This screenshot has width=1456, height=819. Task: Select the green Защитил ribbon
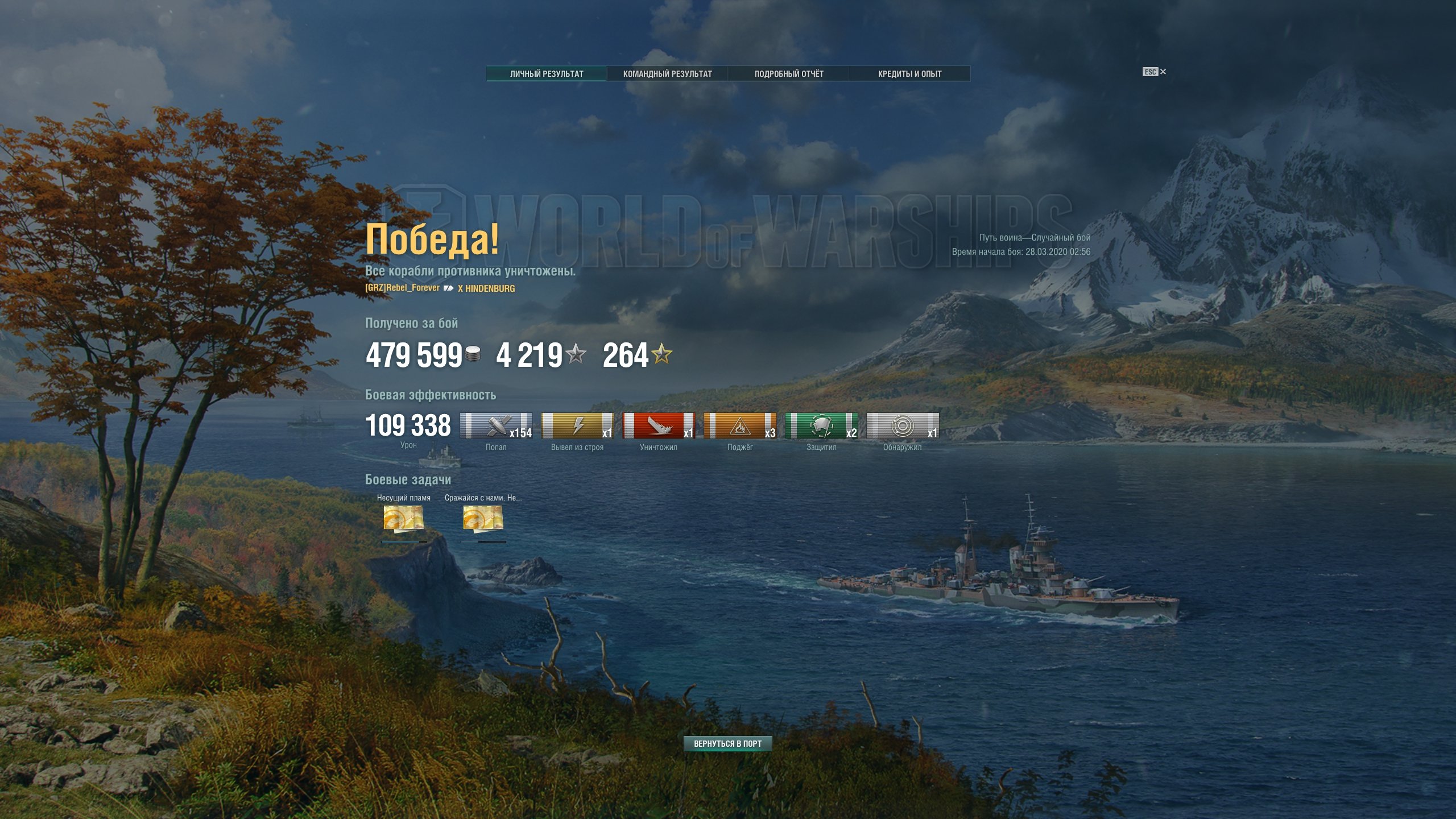821,426
